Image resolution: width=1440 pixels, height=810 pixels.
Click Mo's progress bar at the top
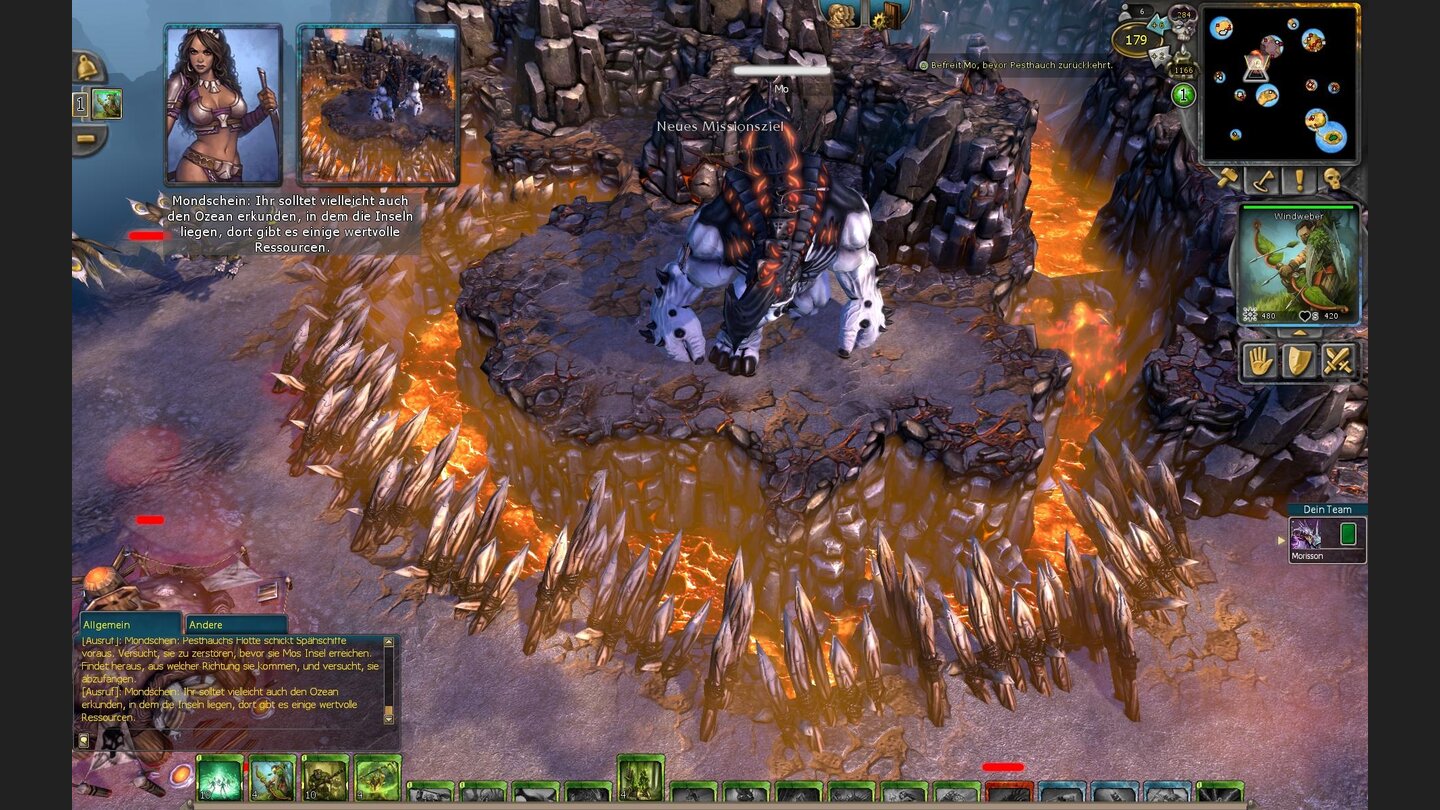(x=782, y=71)
